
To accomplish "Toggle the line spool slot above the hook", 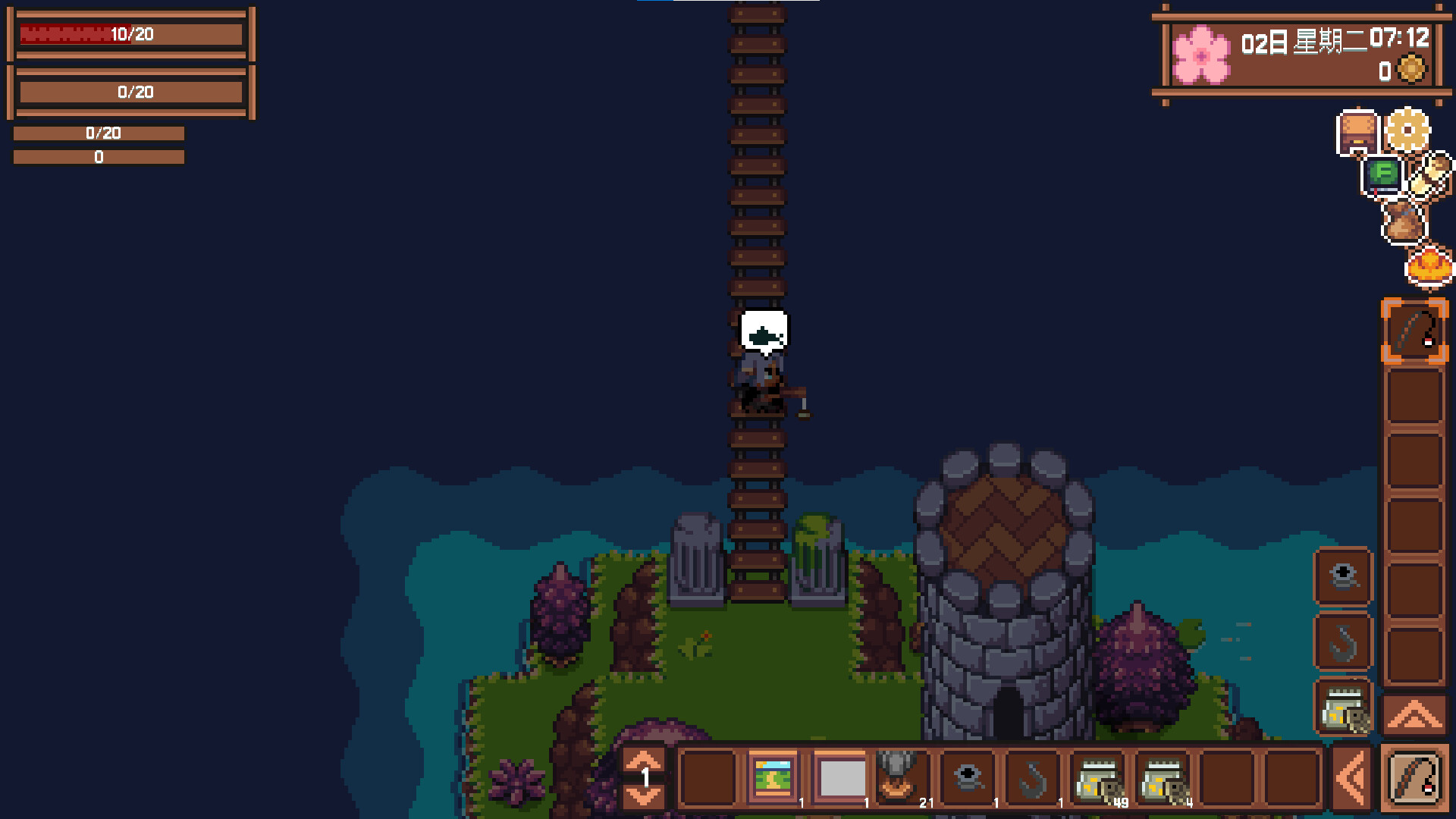I will coord(1343,576).
